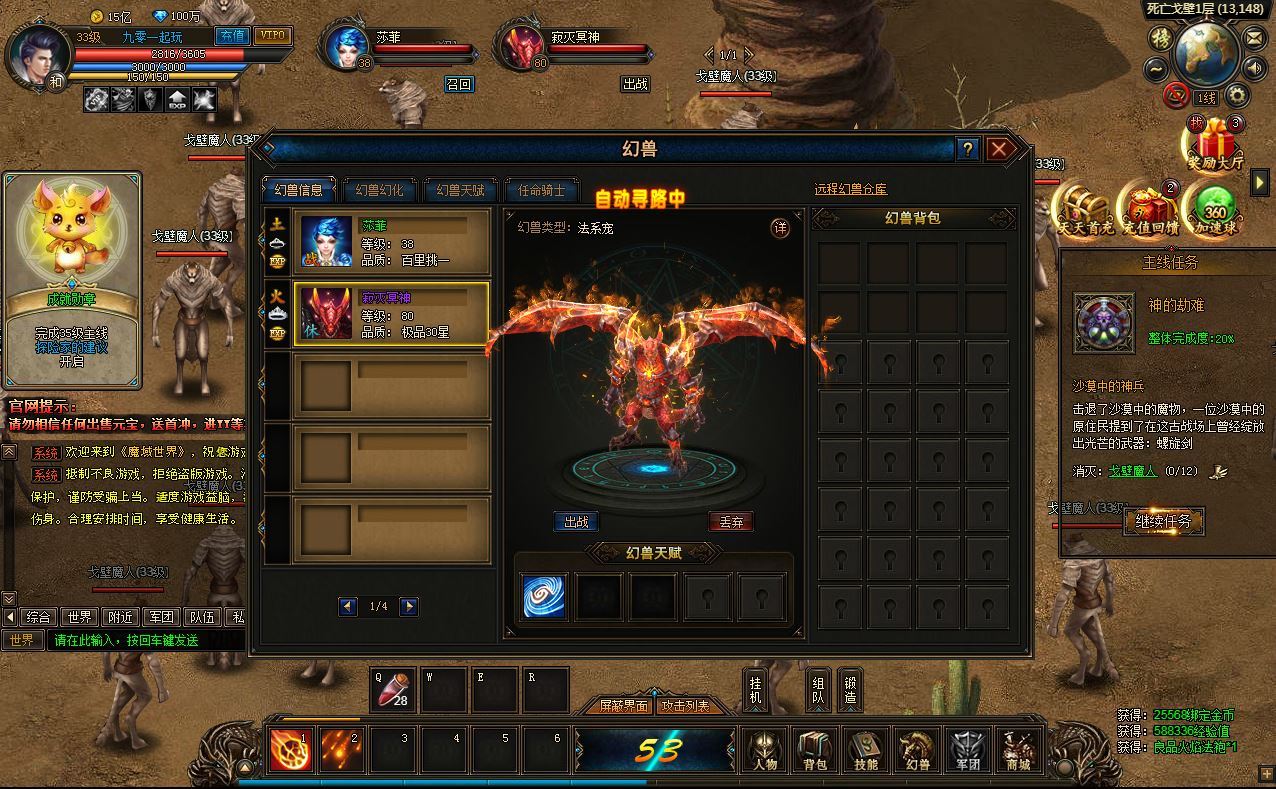Click the chat message input field
Image resolution: width=1276 pixels, height=789 pixels.
(x=145, y=640)
